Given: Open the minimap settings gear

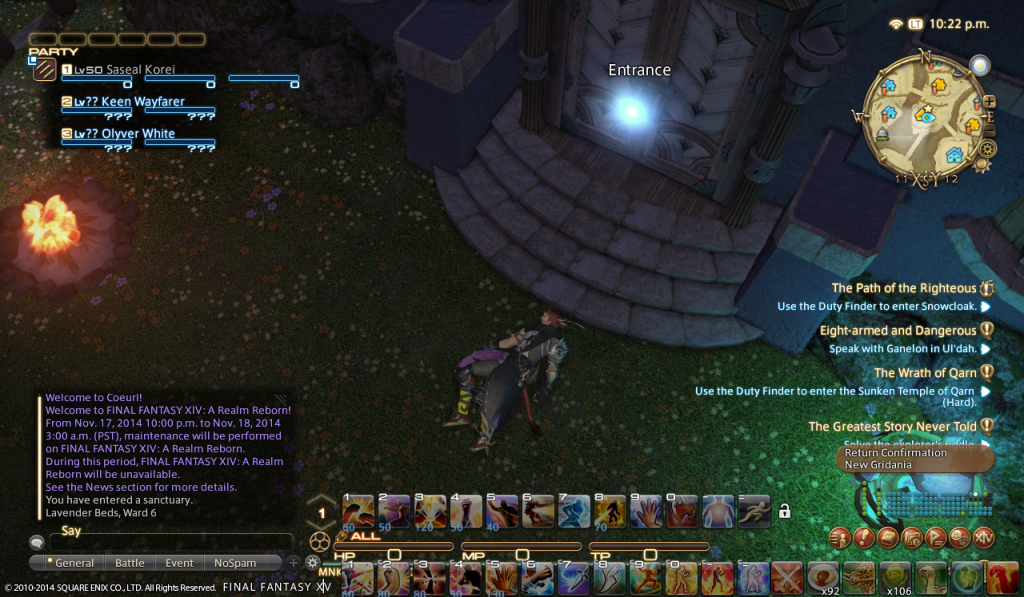Looking at the screenshot, I should pos(988,149).
